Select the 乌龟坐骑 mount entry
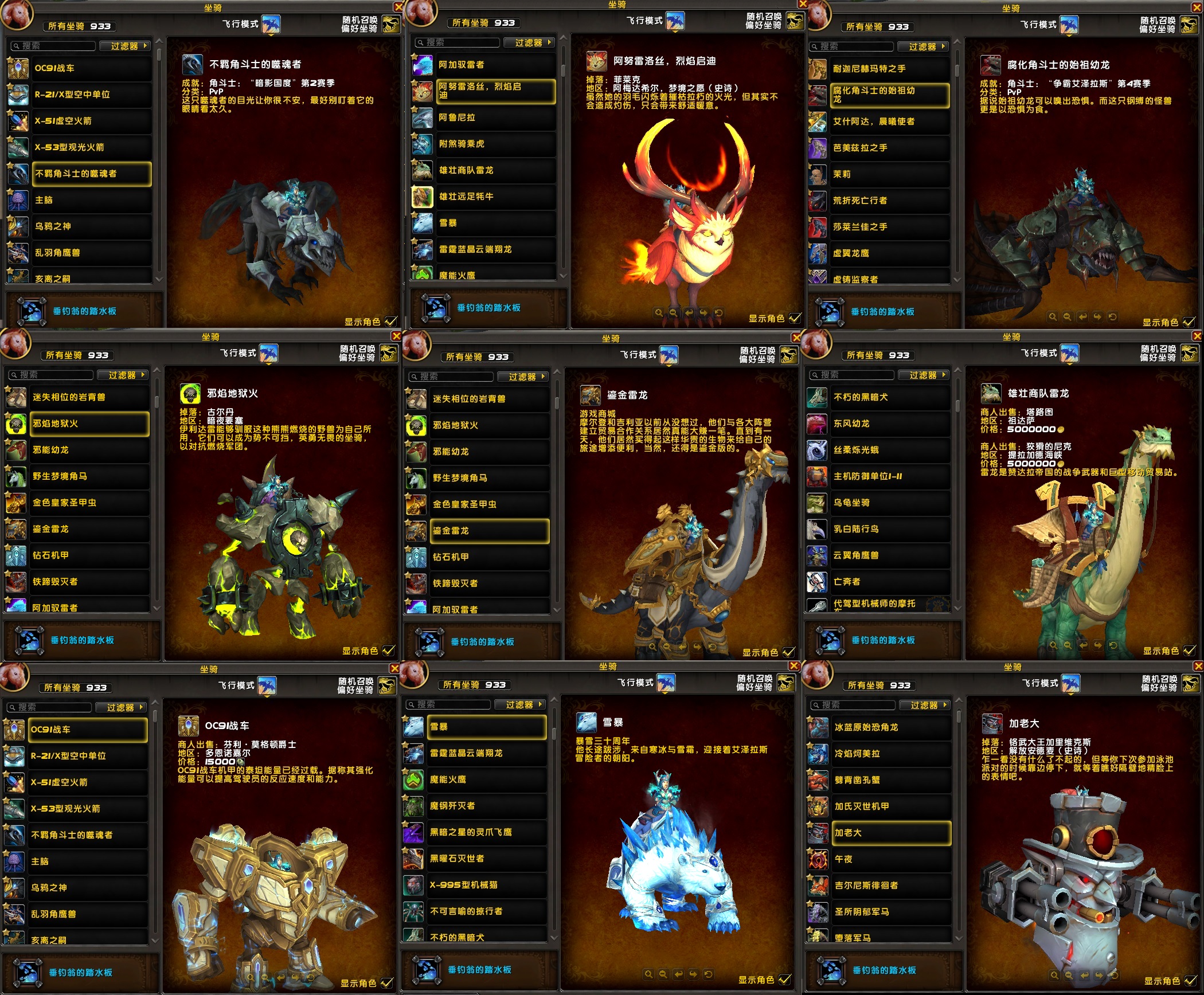The image size is (1204, 995). point(890,503)
